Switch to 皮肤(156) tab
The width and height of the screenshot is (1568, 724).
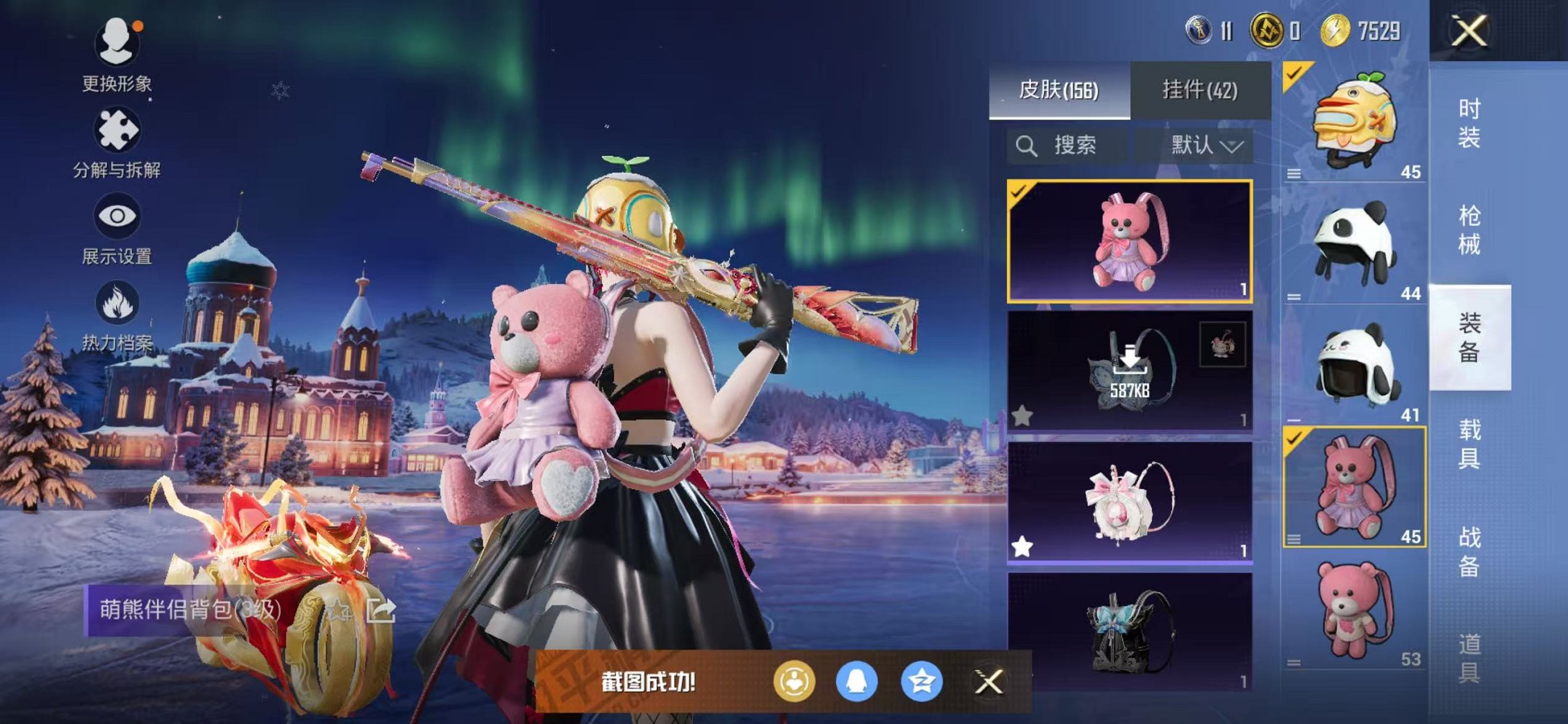tap(1059, 90)
